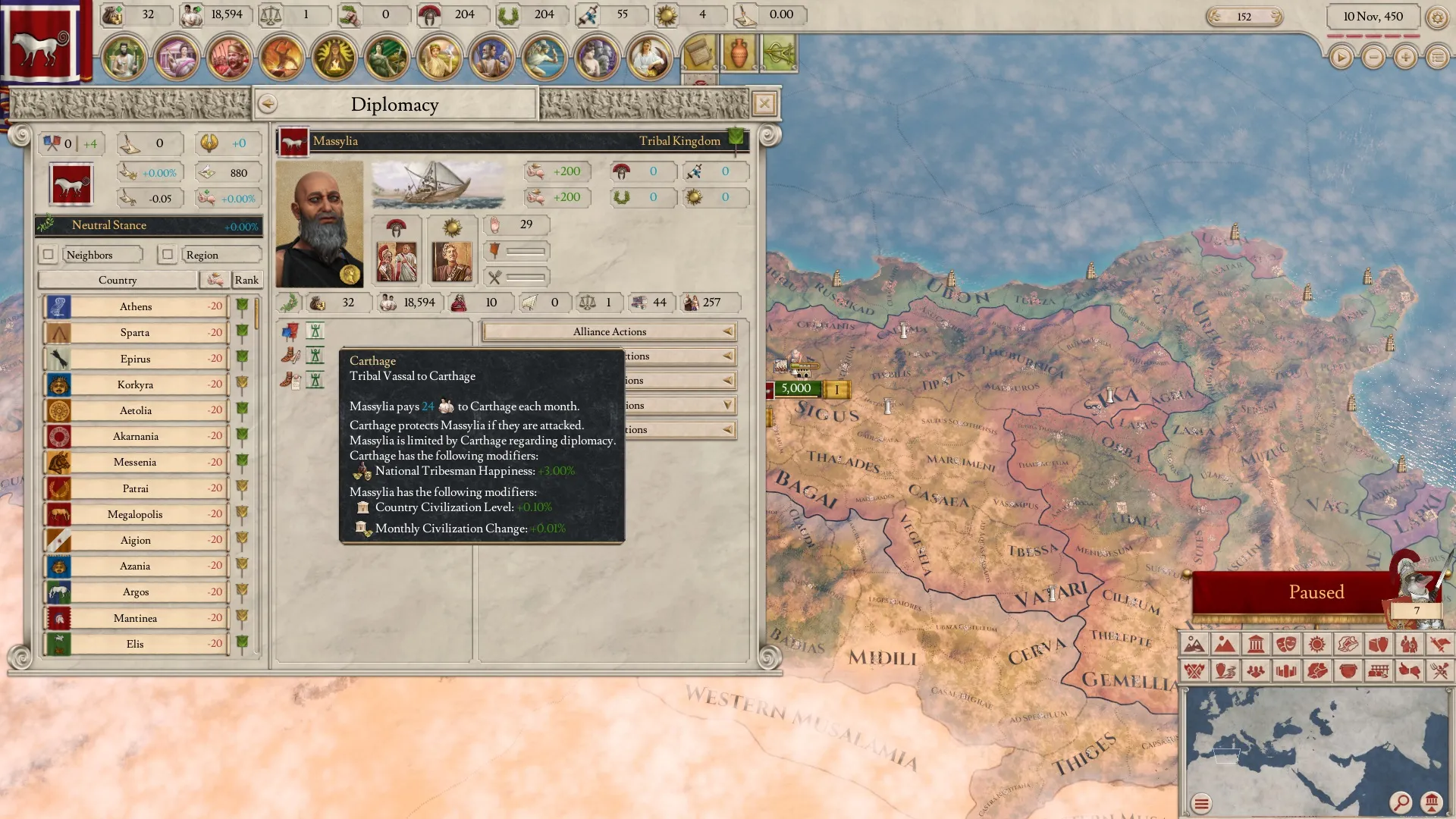Open the minimap magnifier search

(x=1400, y=802)
